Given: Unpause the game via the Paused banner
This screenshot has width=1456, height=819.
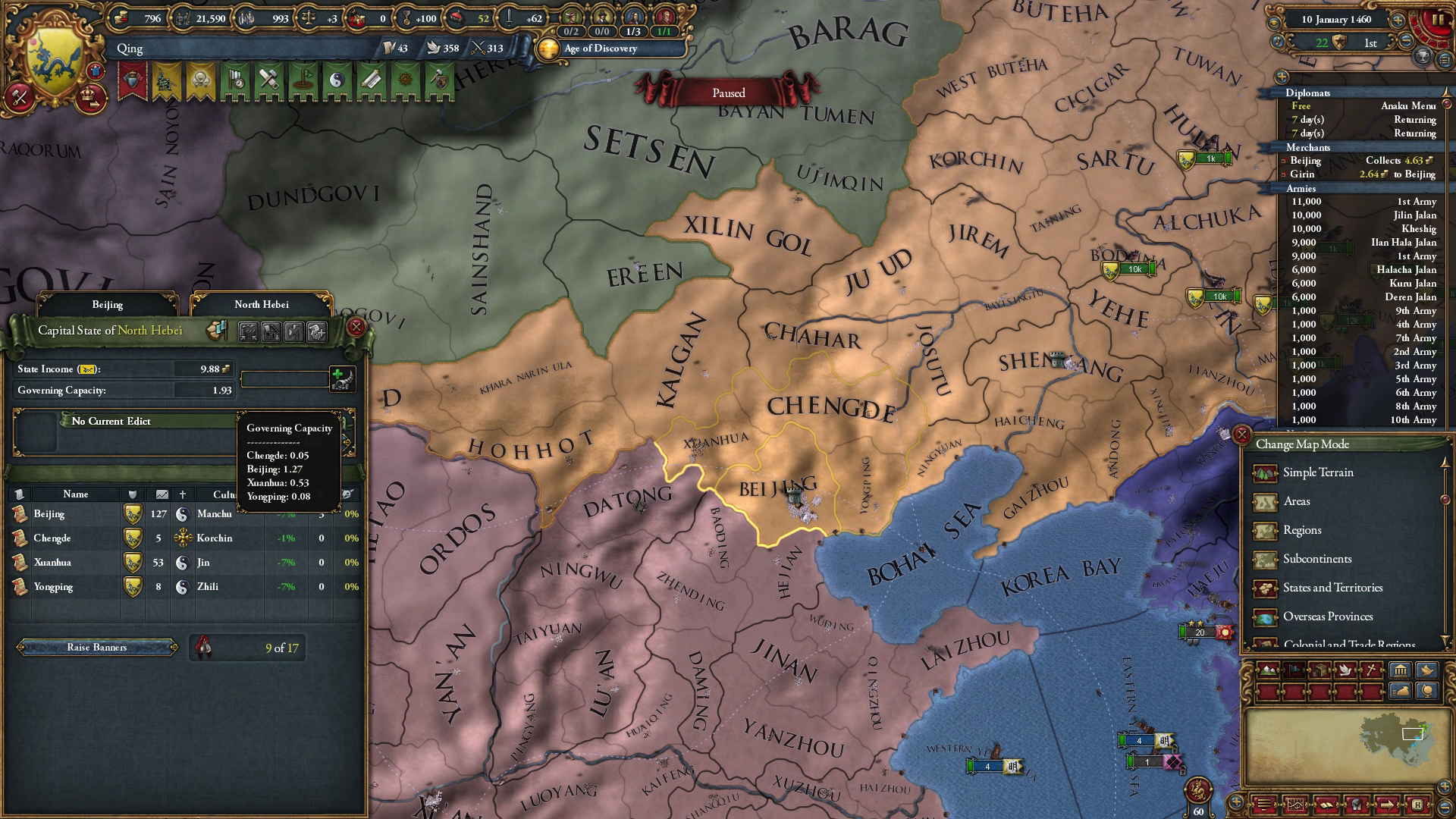Looking at the screenshot, I should tap(728, 93).
